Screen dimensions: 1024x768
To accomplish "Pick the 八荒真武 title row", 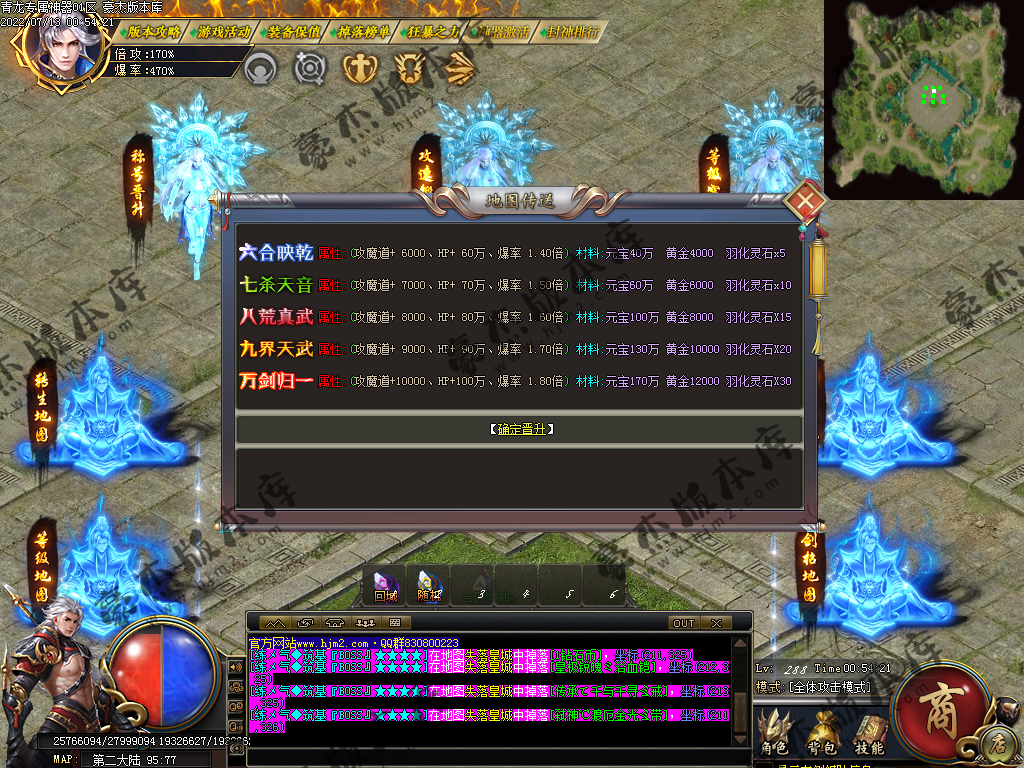I will (x=276, y=317).
